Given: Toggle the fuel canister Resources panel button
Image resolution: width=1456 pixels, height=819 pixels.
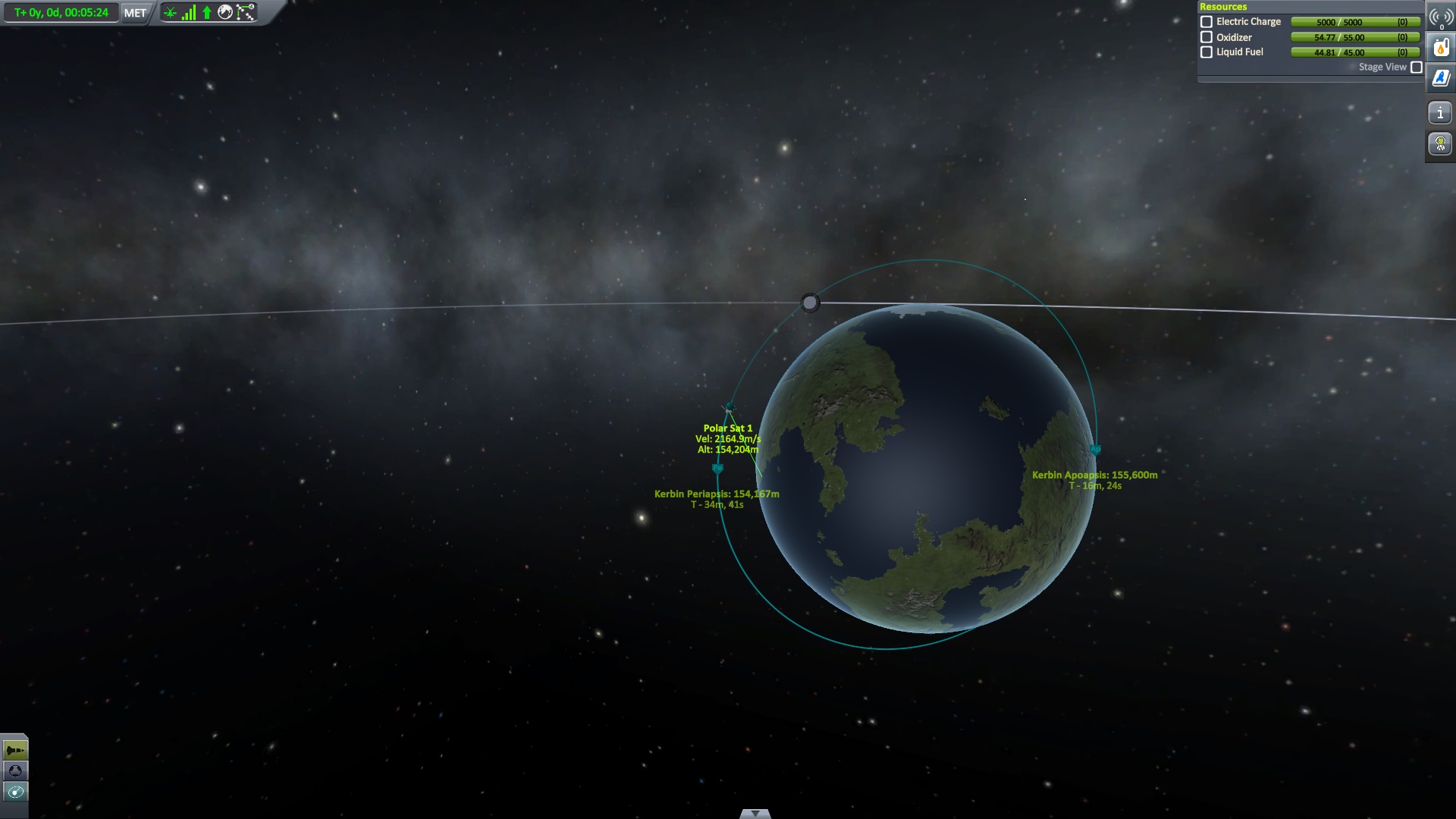Looking at the screenshot, I should [1441, 49].
